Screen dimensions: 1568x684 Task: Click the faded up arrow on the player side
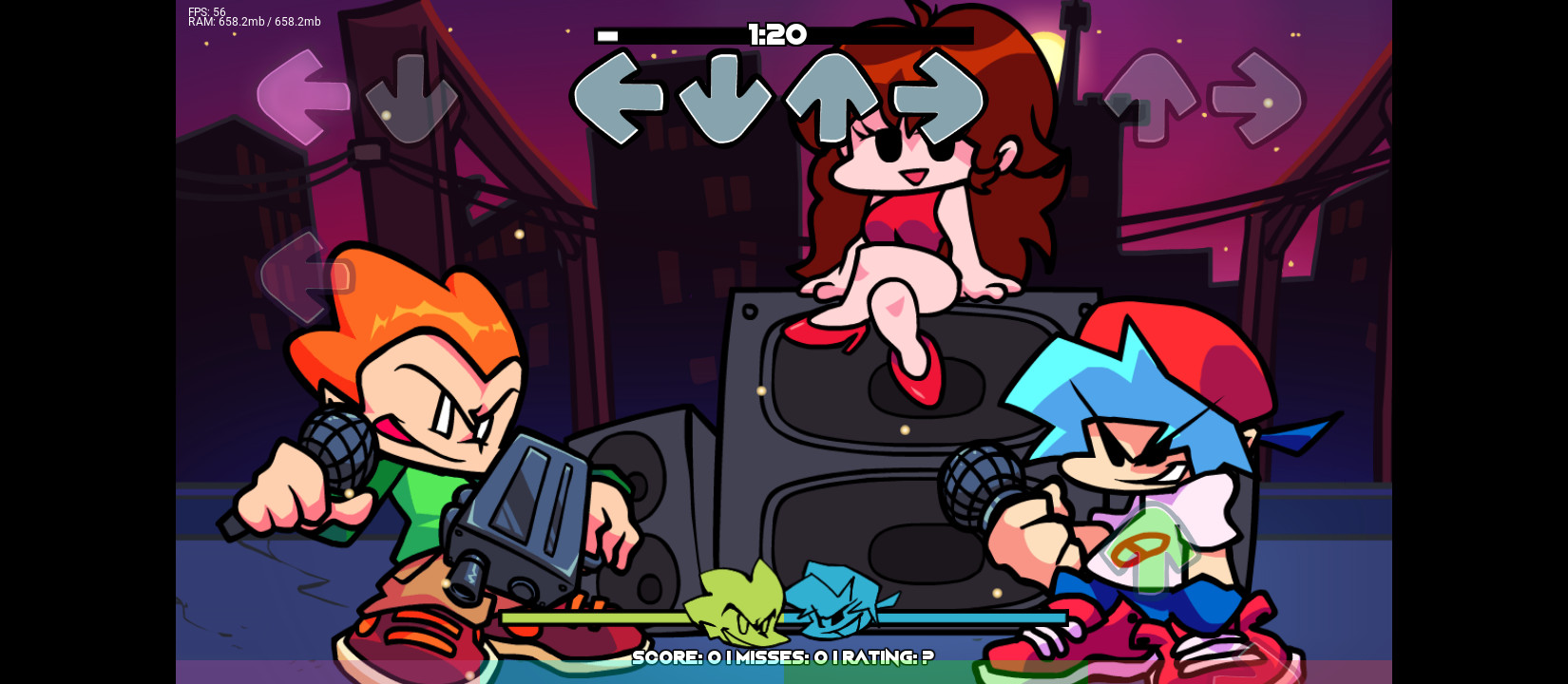point(1152,98)
